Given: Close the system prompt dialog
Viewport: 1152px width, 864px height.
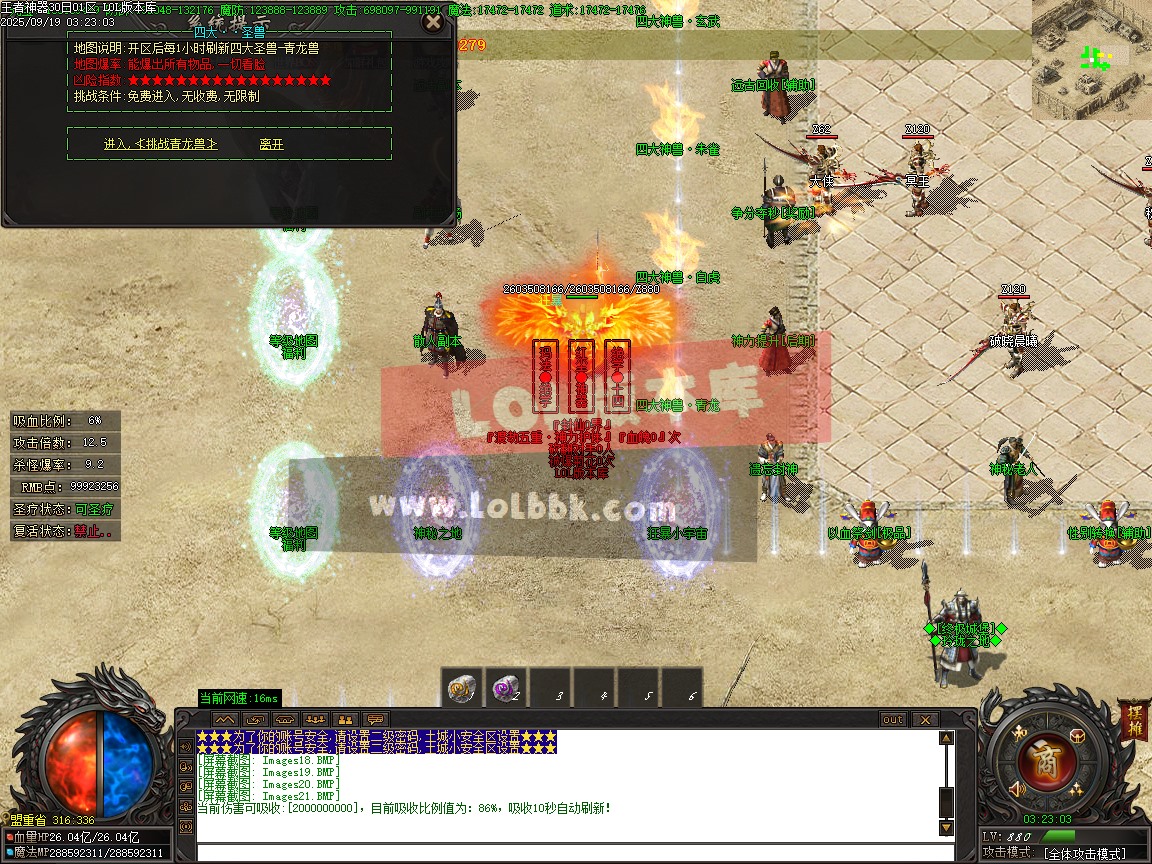Looking at the screenshot, I should coord(433,22).
